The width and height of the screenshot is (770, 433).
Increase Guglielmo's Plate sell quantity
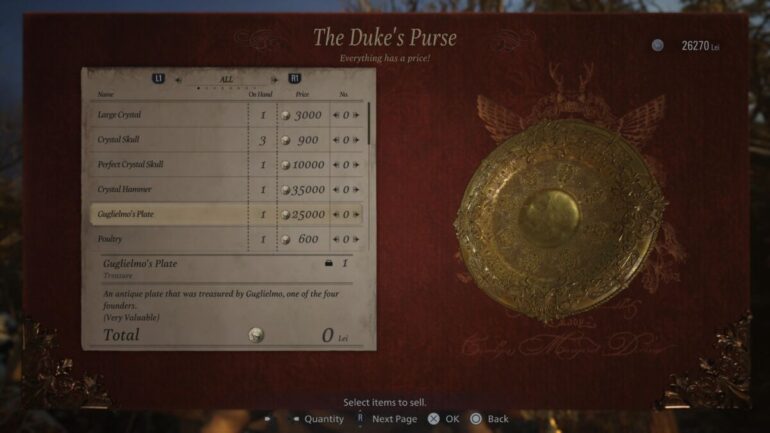click(356, 214)
